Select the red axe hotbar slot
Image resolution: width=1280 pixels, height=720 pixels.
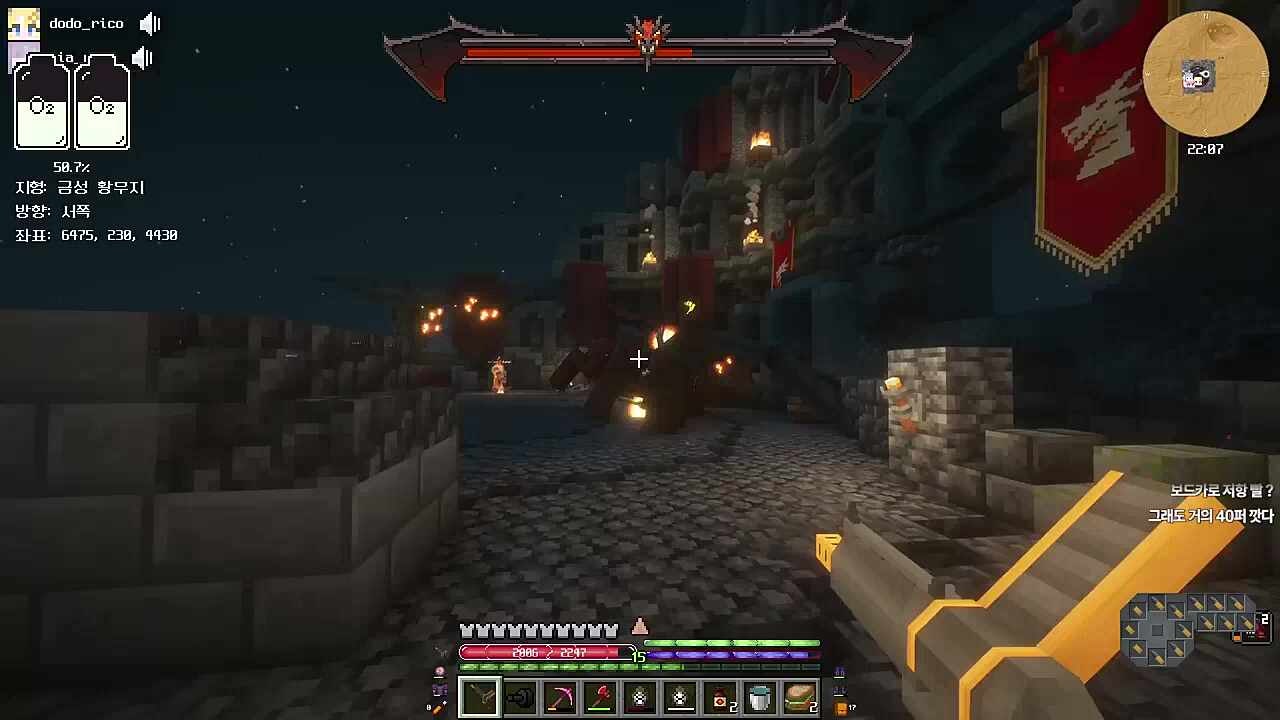[x=600, y=697]
